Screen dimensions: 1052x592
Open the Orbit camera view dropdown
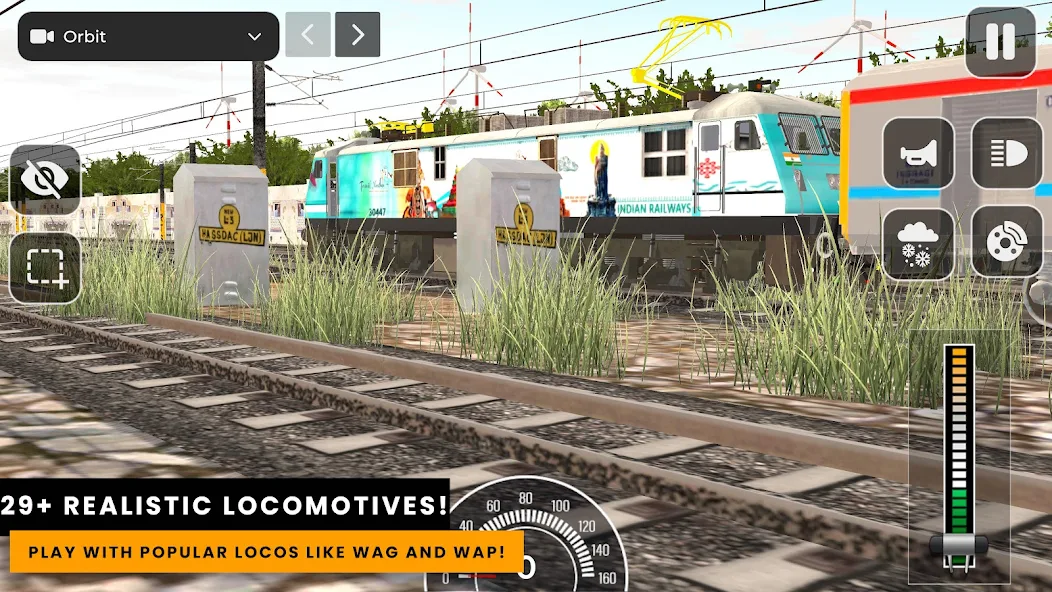(148, 36)
